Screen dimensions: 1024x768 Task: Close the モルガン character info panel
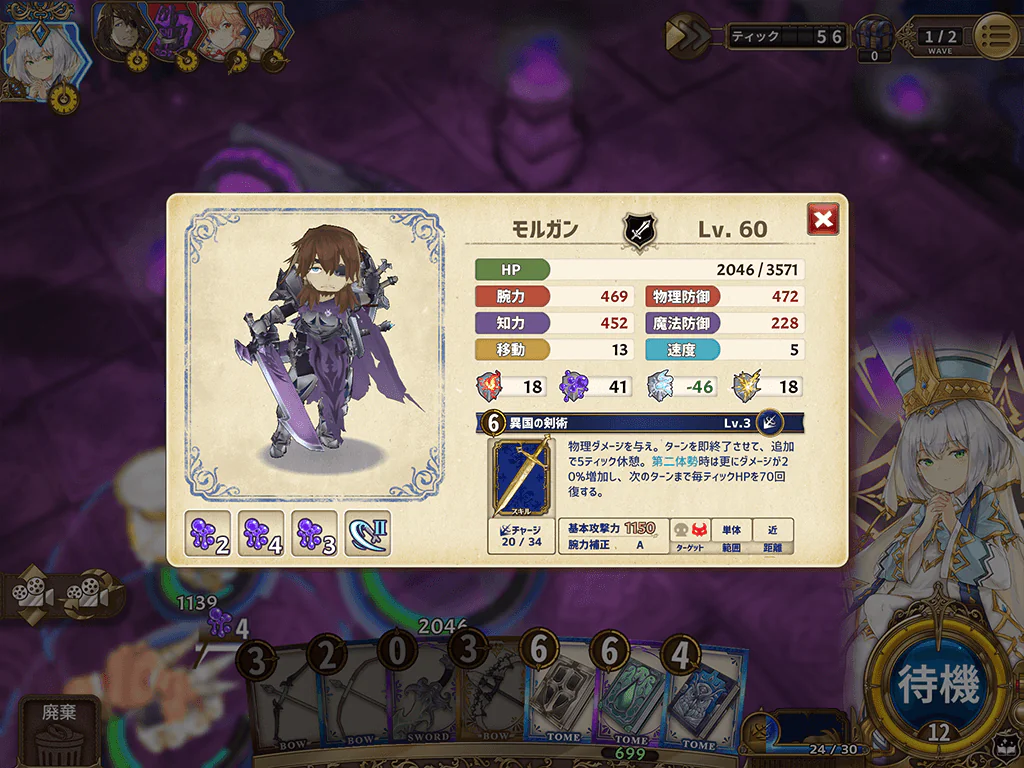pyautogui.click(x=823, y=219)
